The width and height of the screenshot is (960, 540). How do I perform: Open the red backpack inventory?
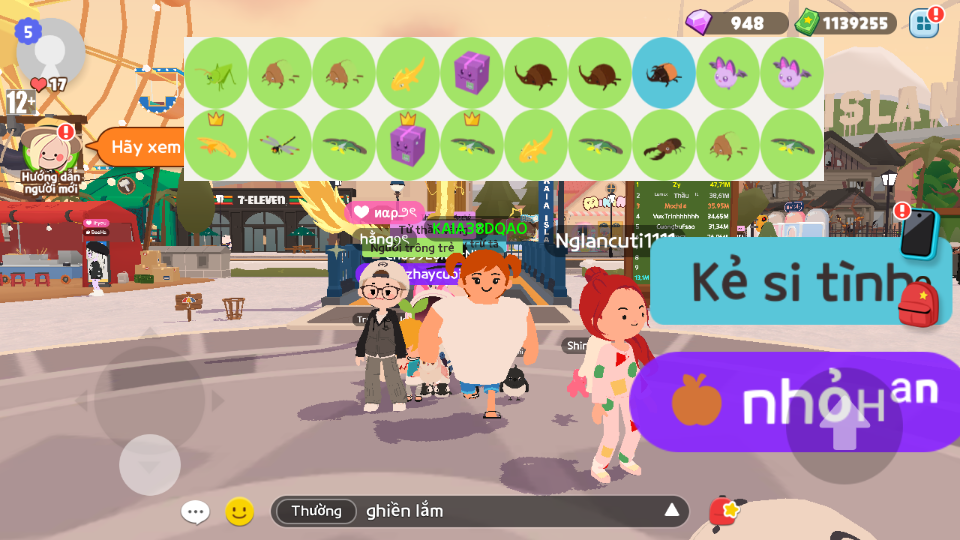pyautogui.click(x=918, y=304)
